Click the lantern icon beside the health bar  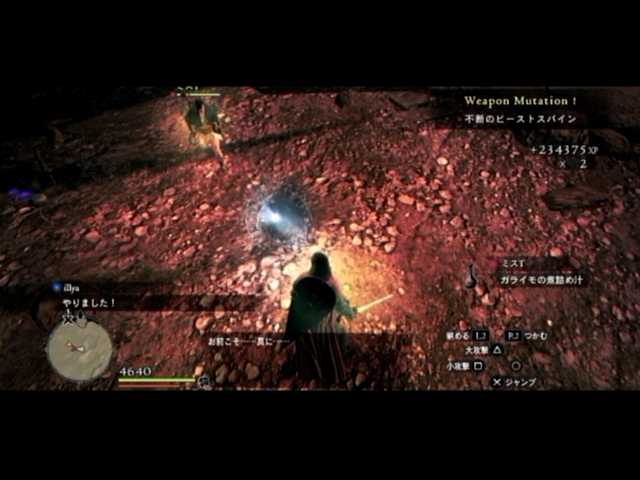(204, 381)
